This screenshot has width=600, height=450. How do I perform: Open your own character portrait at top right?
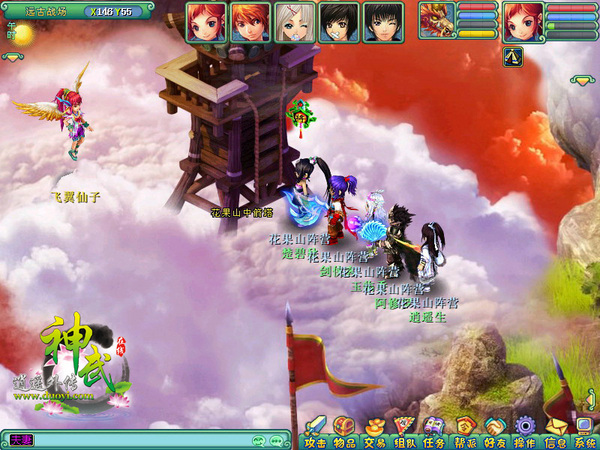523,21
